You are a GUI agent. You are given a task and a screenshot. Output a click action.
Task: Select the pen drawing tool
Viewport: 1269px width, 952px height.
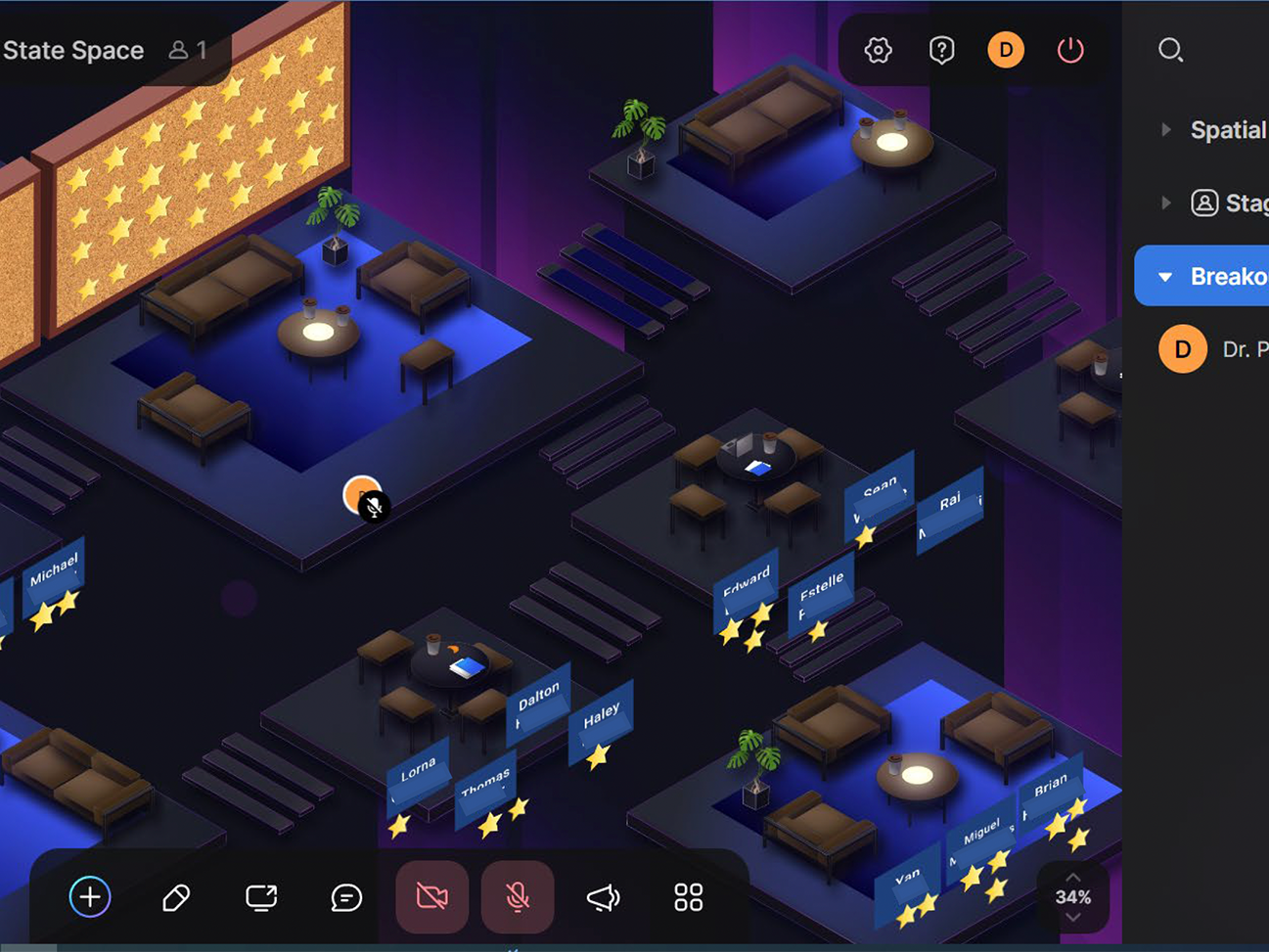click(x=175, y=897)
